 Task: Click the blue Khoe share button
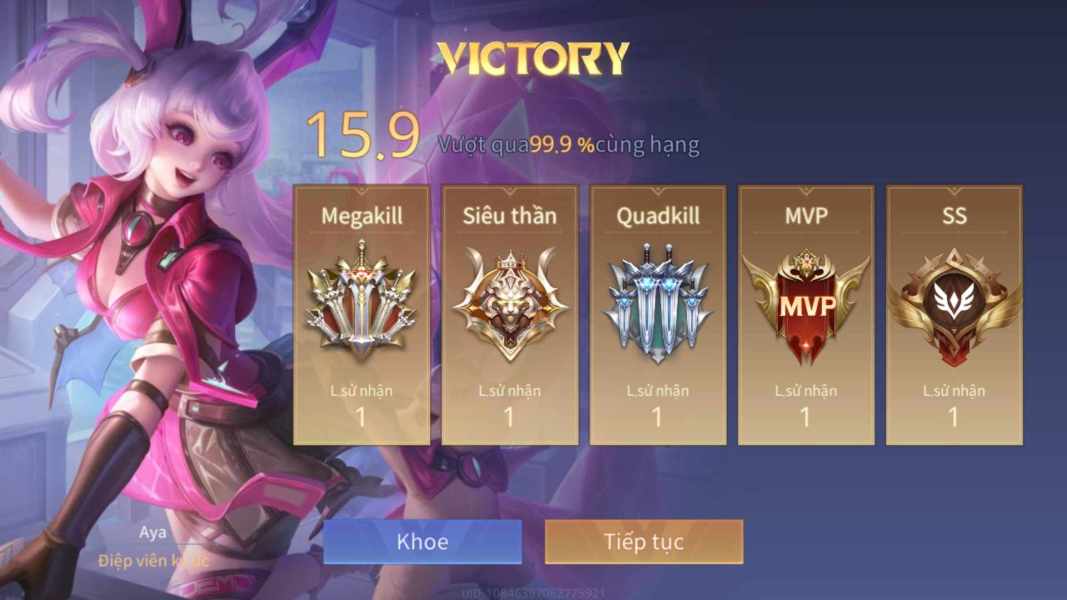tap(422, 542)
